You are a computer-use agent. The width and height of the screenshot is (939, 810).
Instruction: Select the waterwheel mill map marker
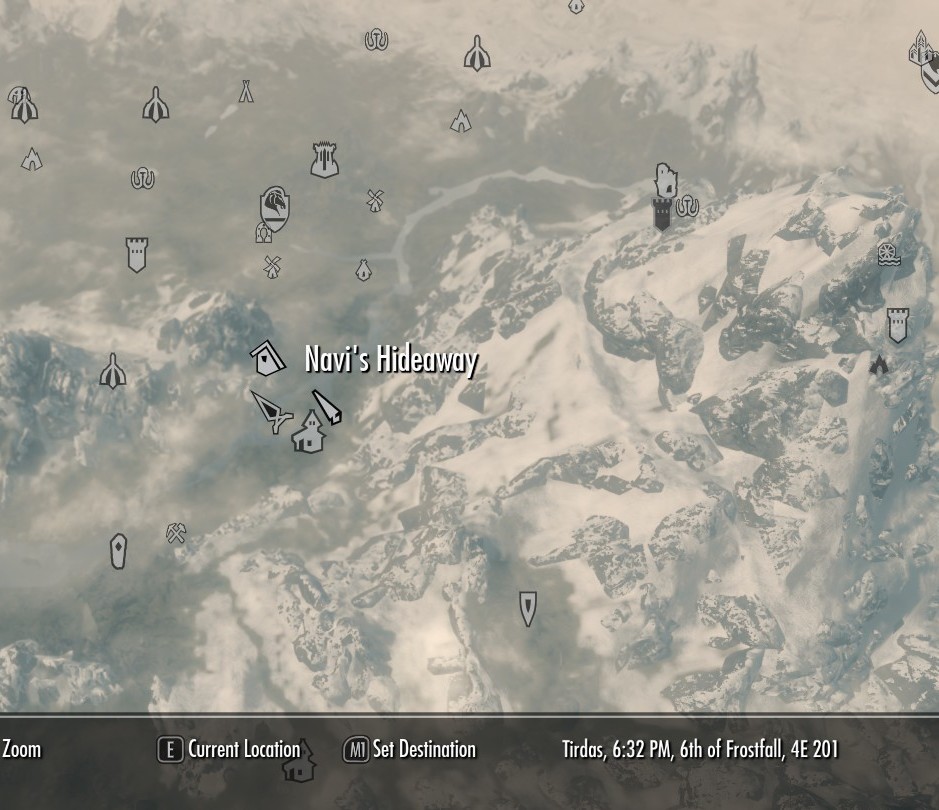pyautogui.click(x=887, y=254)
